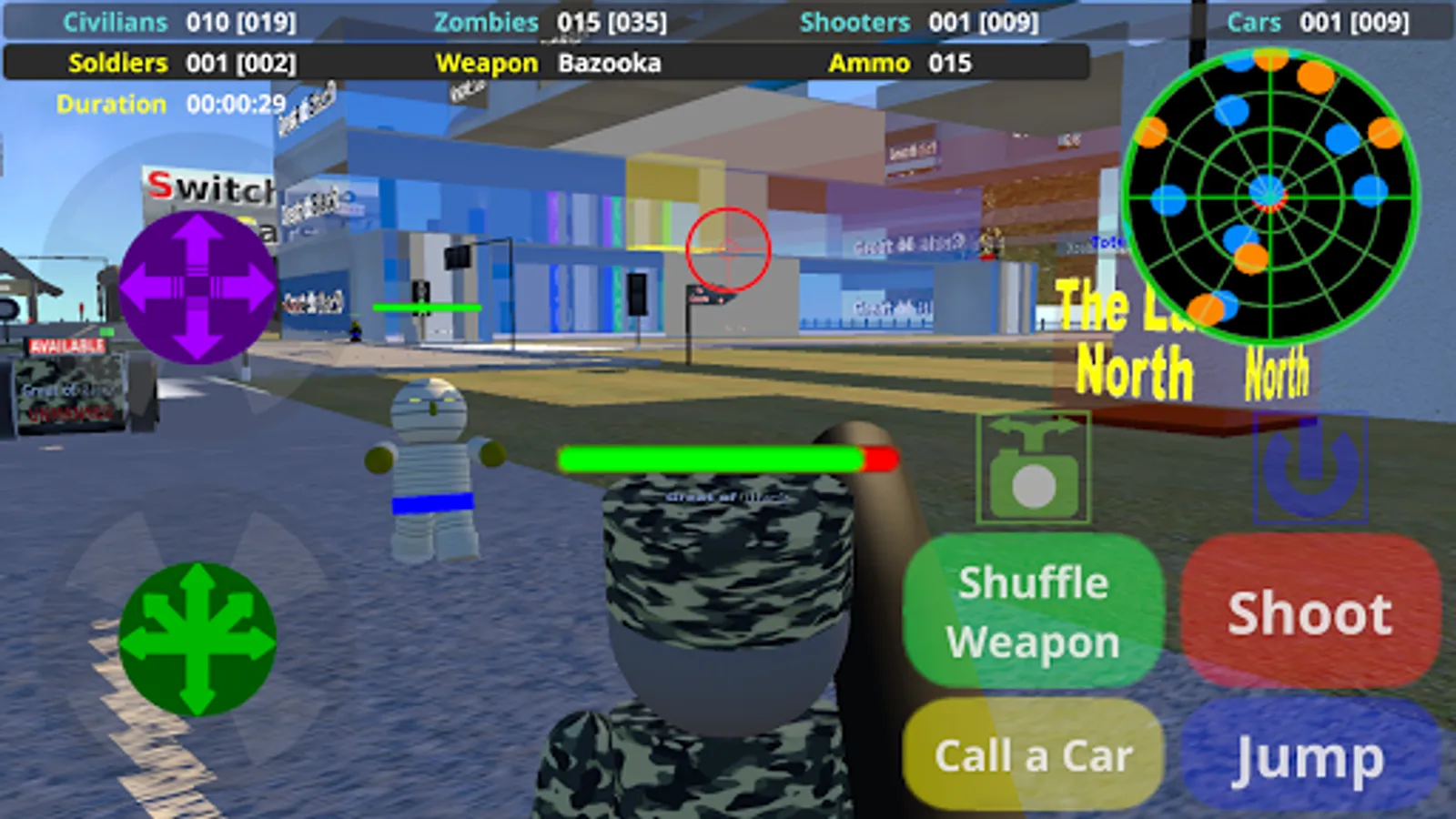This screenshot has width=1456, height=819.
Task: Click the Ammo count 015
Action: click(949, 63)
